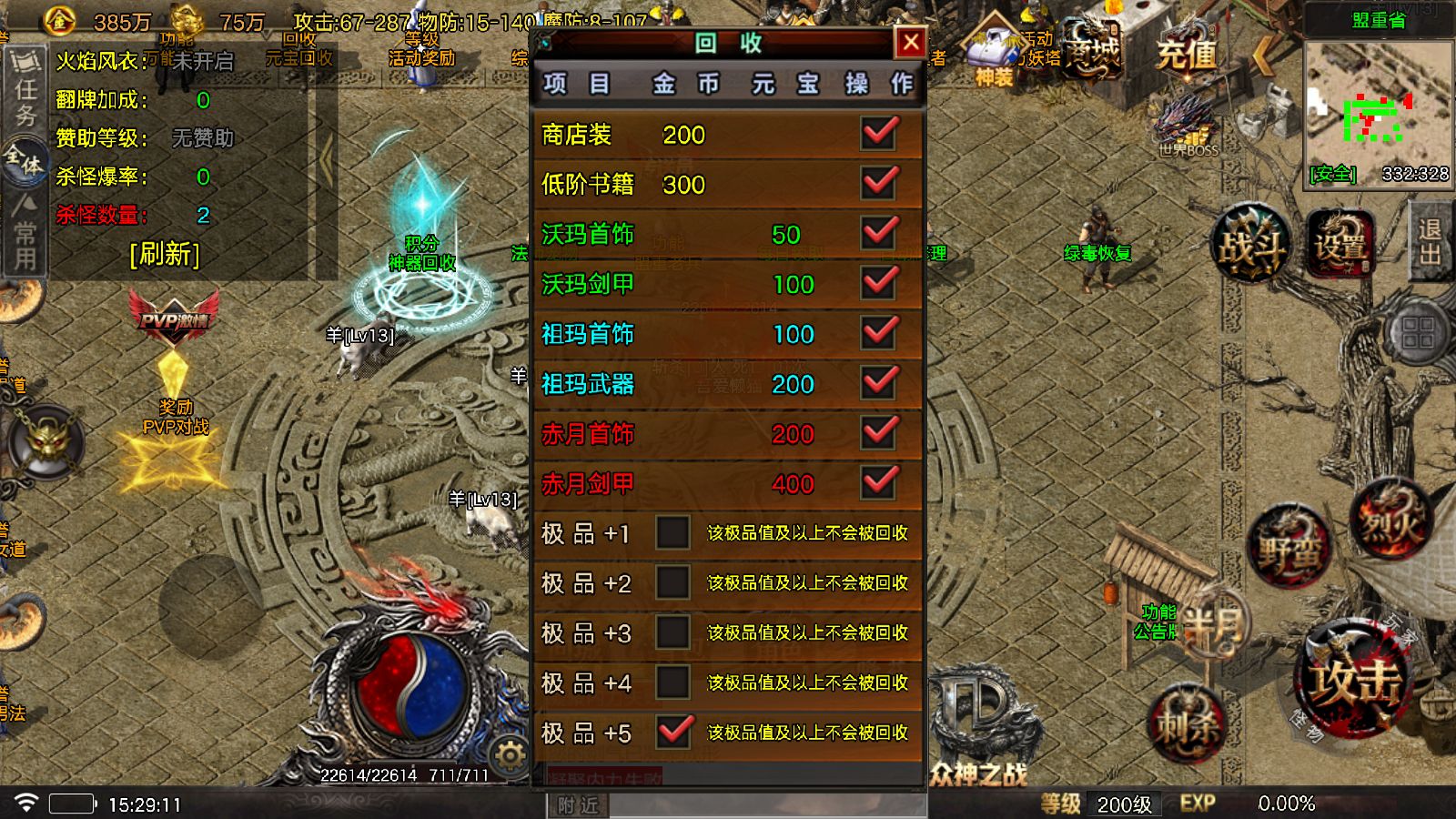Uncheck recycling for 商店装
Screen dimensions: 1456x819
click(x=877, y=135)
